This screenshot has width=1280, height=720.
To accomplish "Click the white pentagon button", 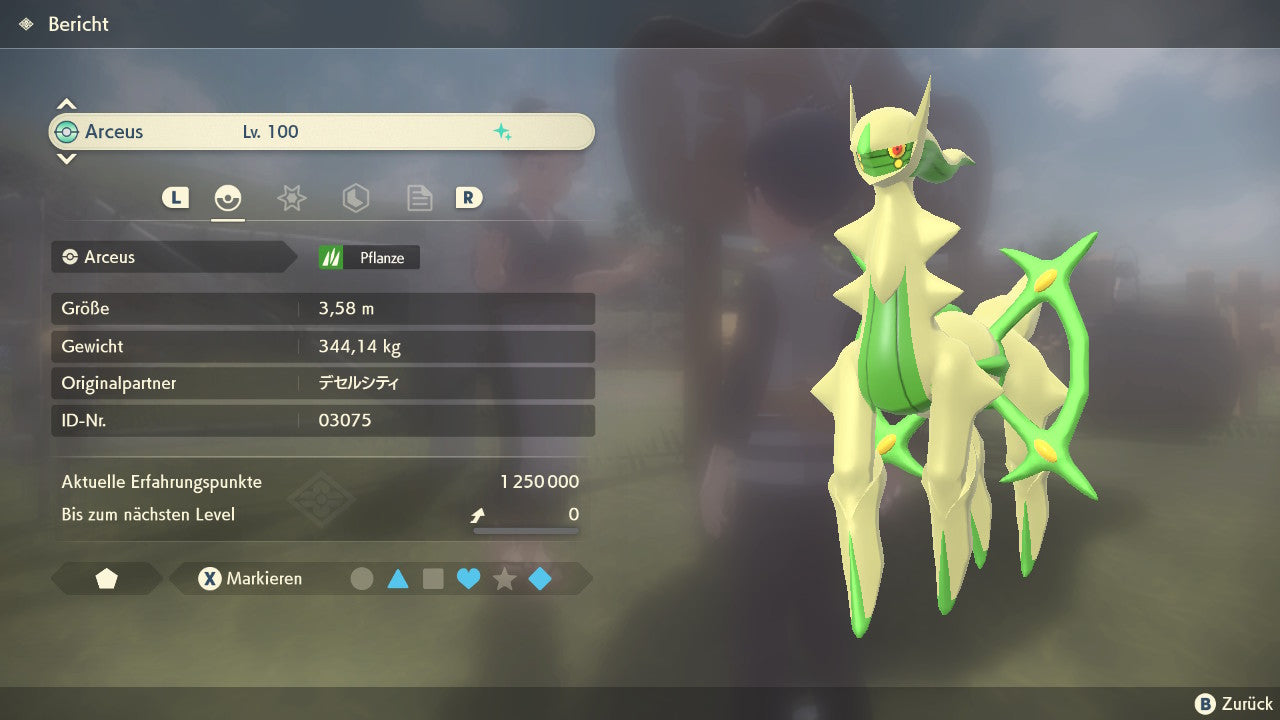I will (x=107, y=579).
